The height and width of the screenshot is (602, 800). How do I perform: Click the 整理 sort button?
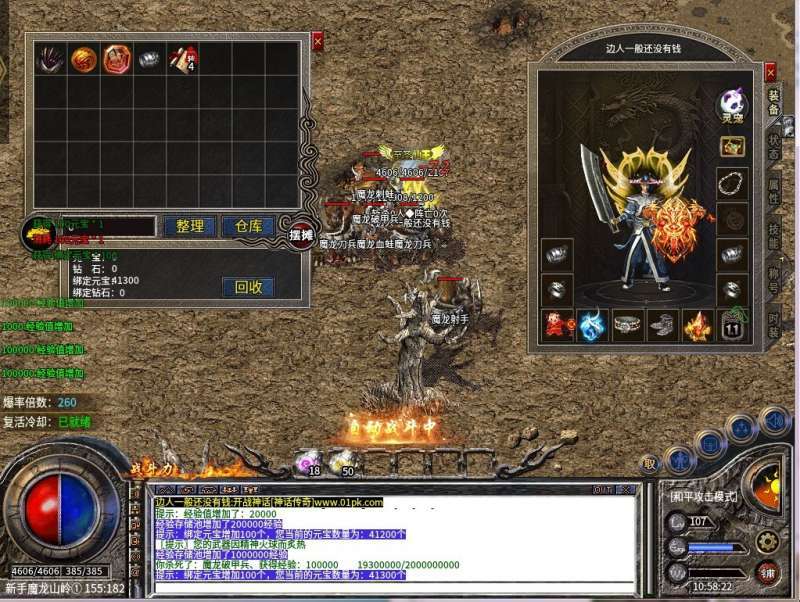(x=189, y=227)
